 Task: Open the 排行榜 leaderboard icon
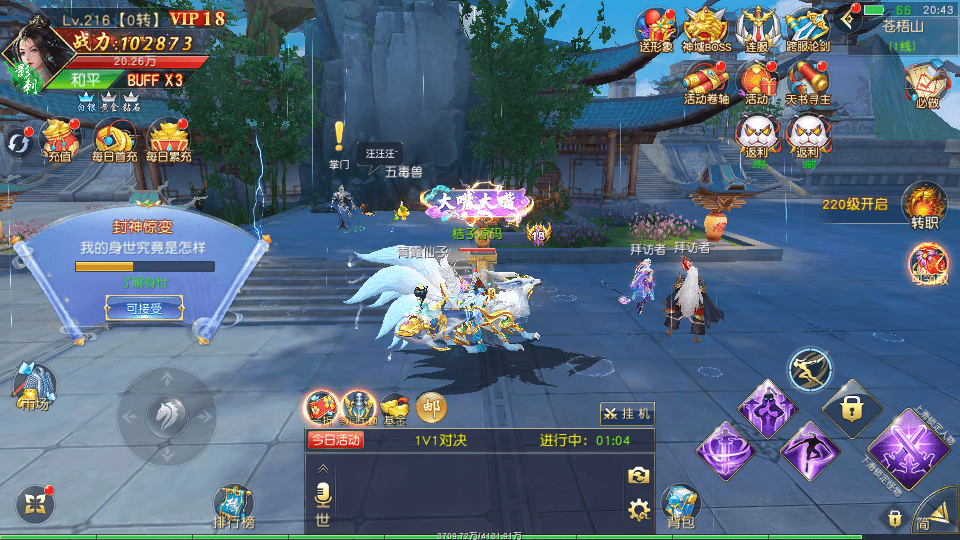234,503
